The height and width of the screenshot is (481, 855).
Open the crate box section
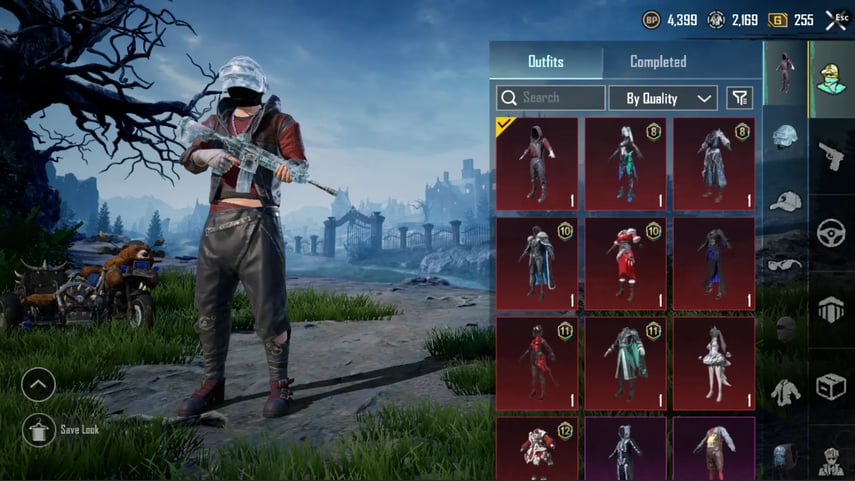[x=831, y=386]
